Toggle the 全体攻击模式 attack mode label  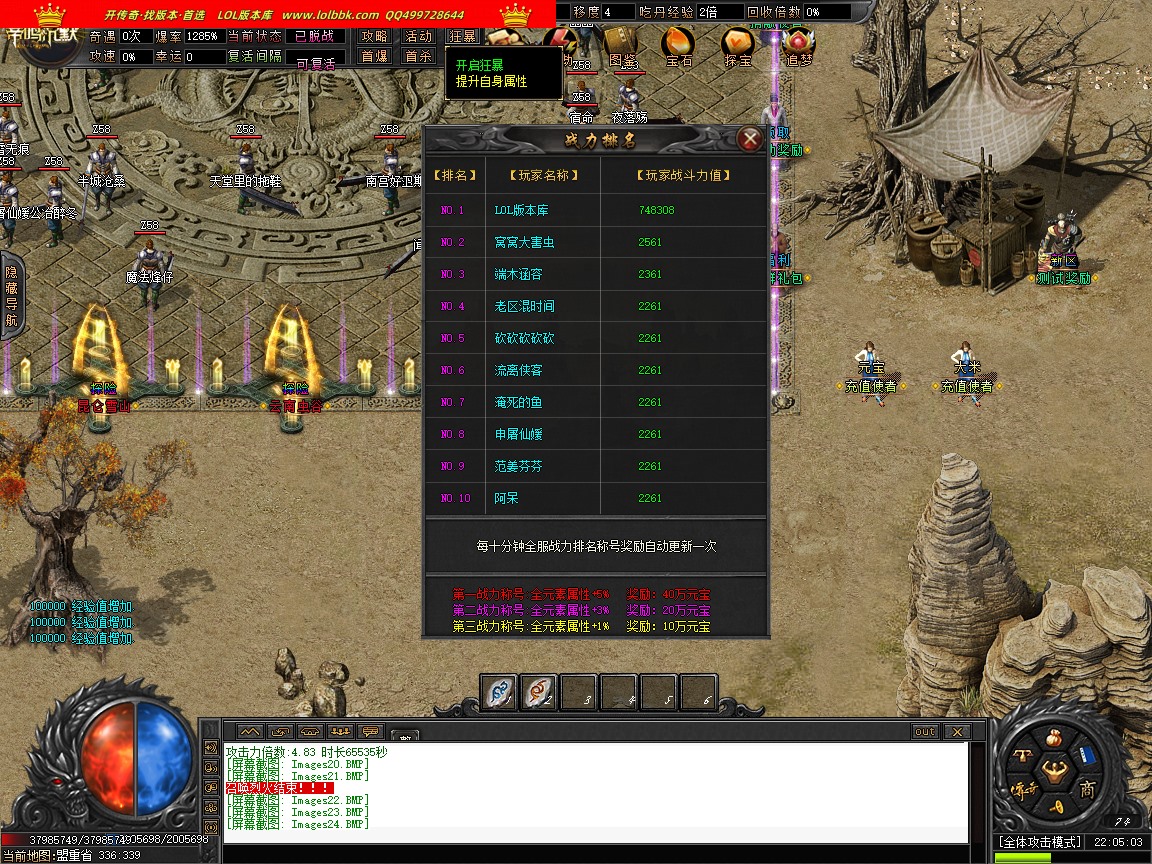pyautogui.click(x=1039, y=842)
